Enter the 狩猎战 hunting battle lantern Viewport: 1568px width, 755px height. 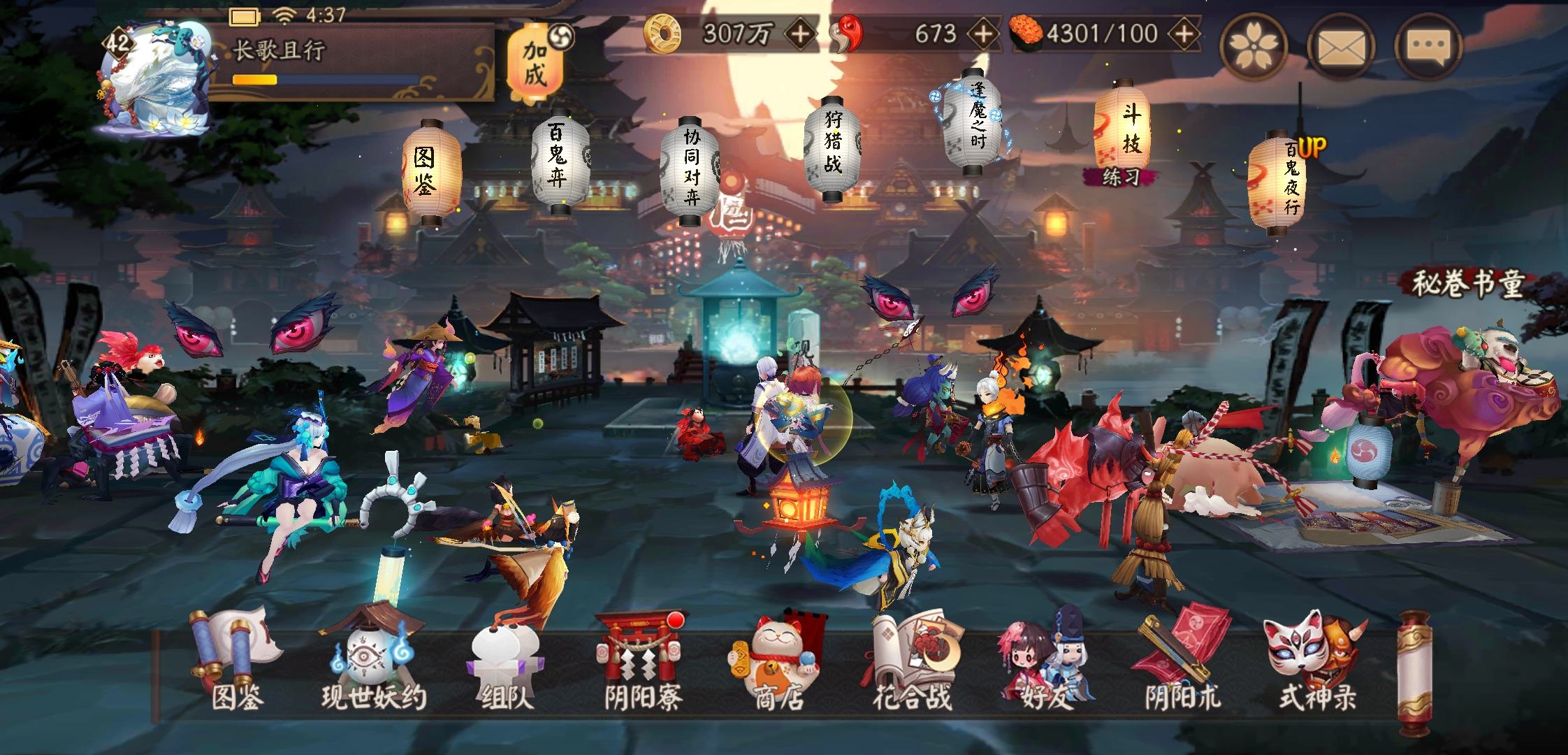(832, 147)
